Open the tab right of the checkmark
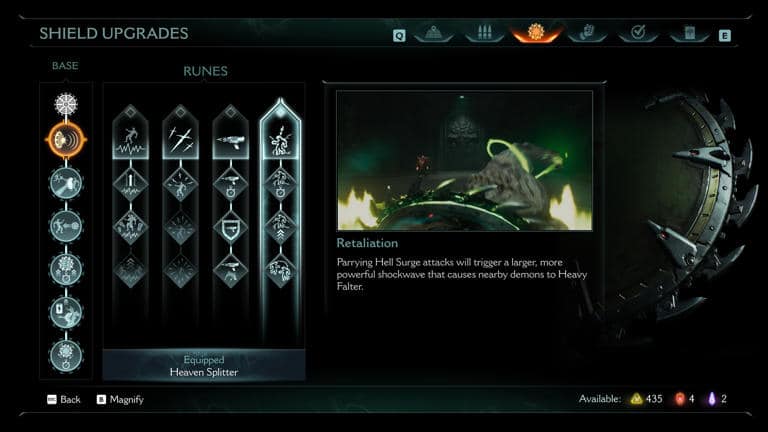768x432 pixels. click(689, 33)
